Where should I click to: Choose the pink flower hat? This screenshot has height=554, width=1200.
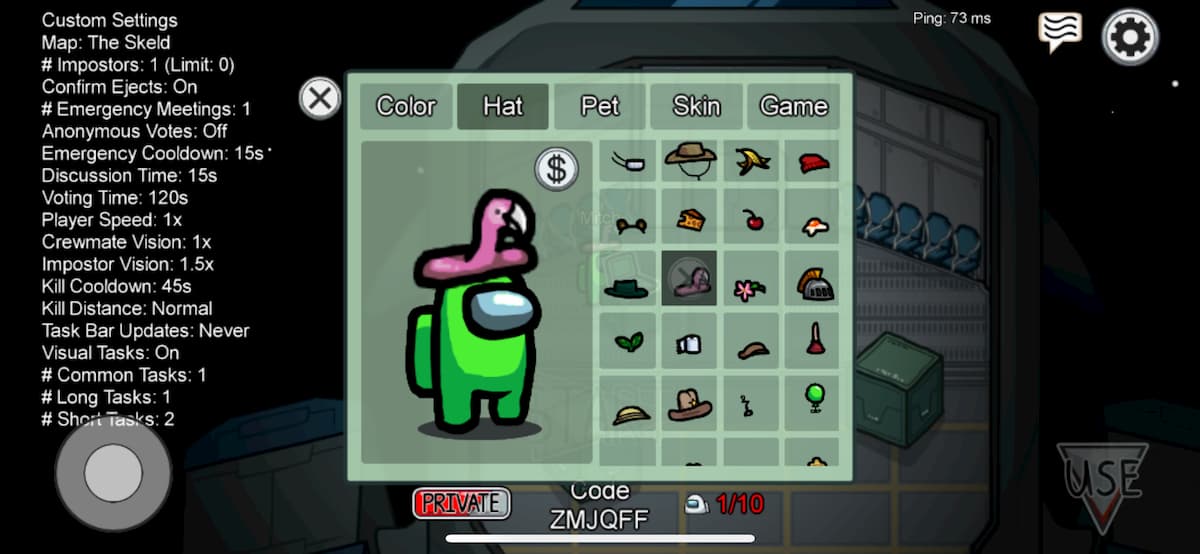[750, 288]
